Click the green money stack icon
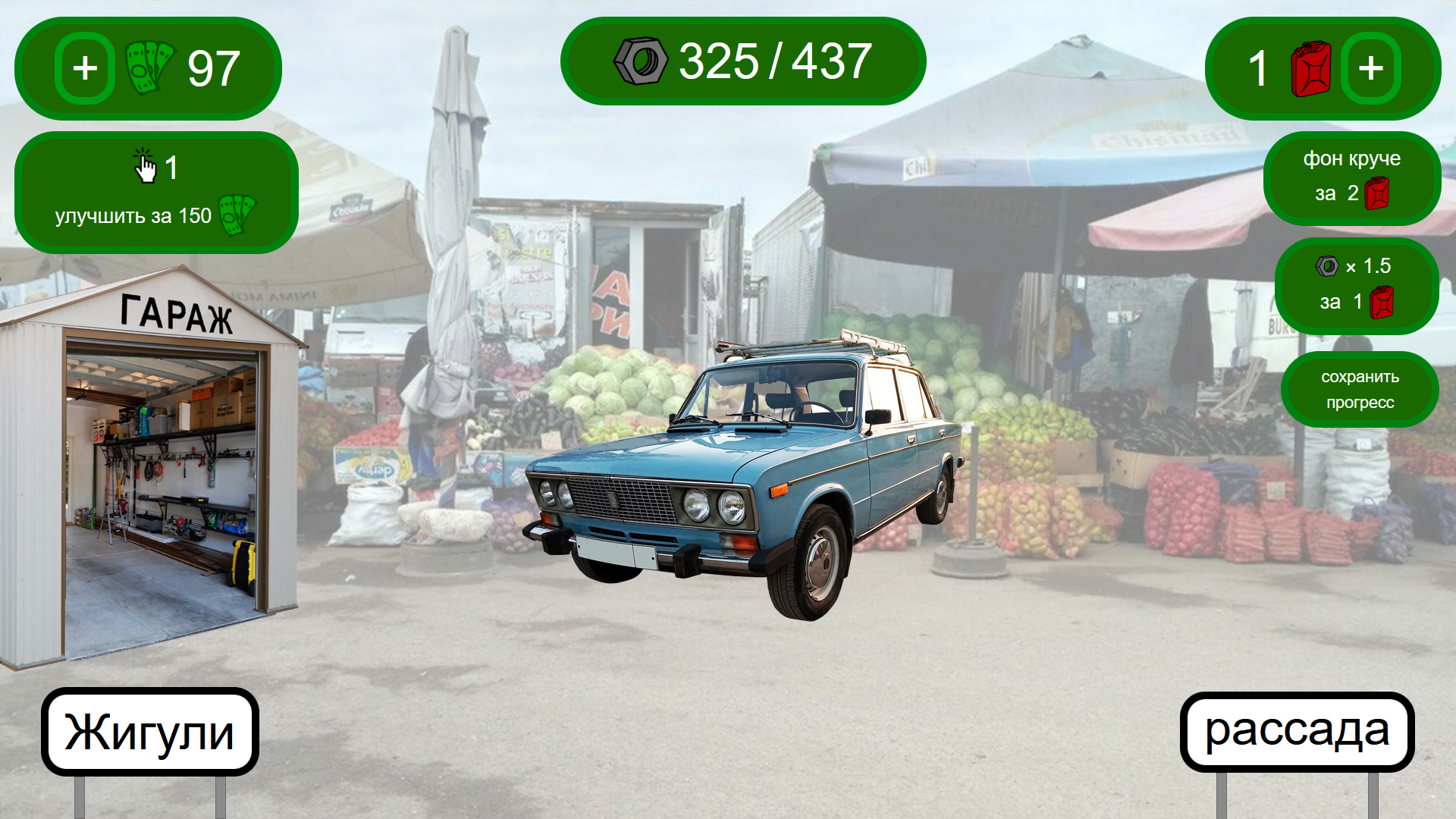This screenshot has width=1456, height=819. point(149,67)
